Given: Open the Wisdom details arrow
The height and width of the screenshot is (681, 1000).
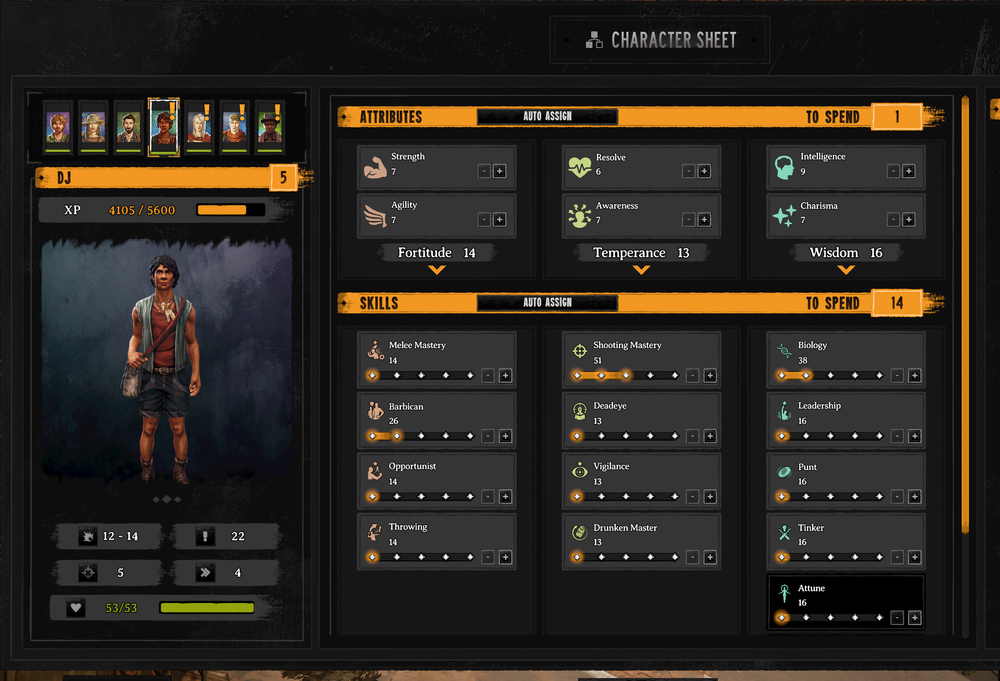Looking at the screenshot, I should [x=846, y=270].
